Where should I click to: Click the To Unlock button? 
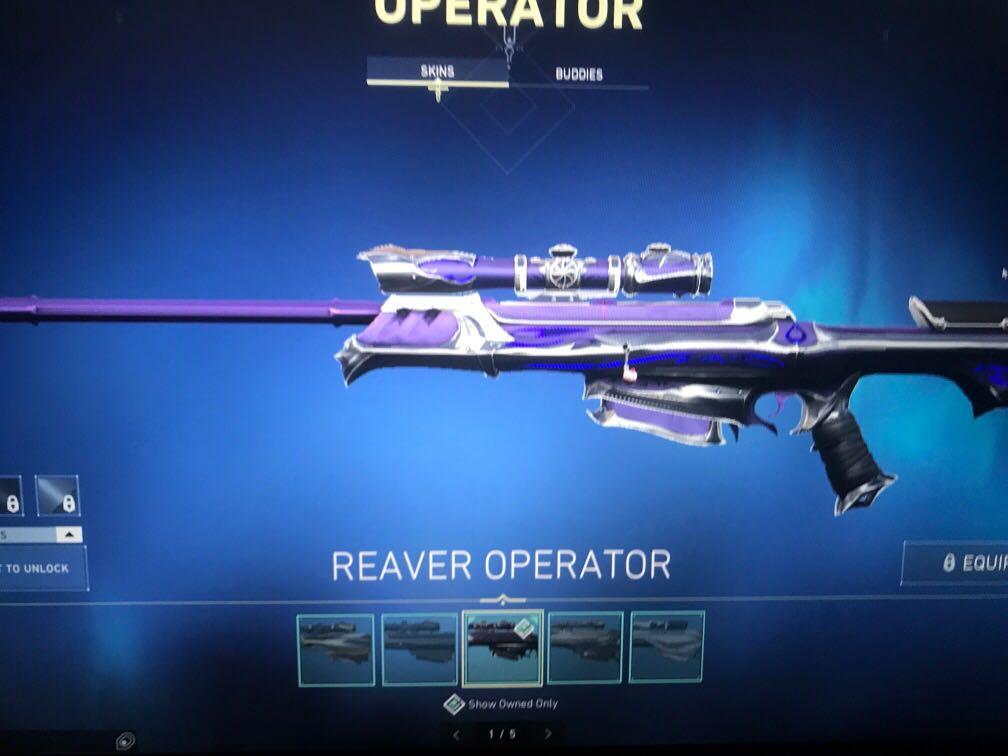[x=40, y=568]
